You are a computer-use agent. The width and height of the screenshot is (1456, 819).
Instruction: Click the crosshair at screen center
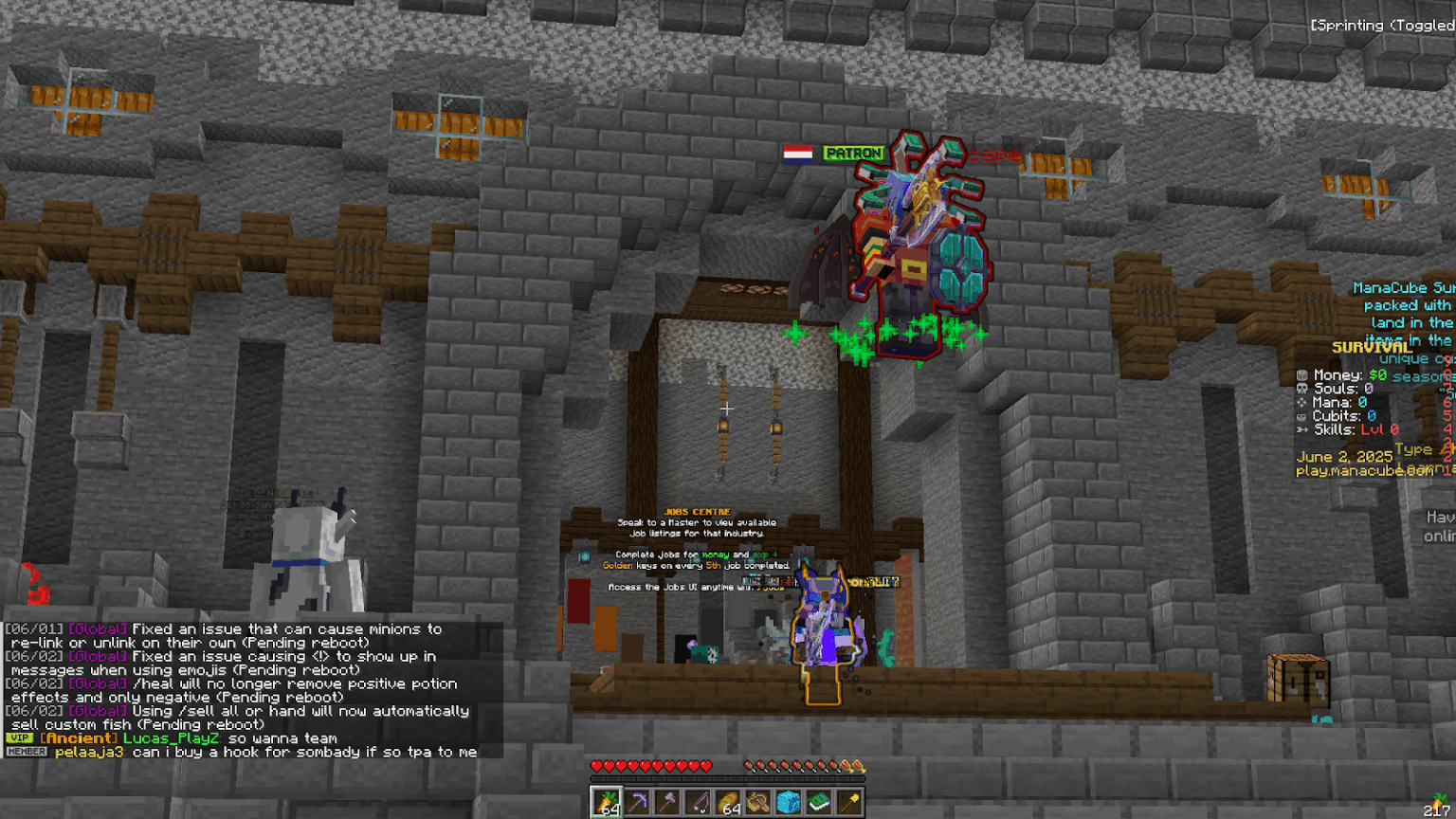pos(728,408)
